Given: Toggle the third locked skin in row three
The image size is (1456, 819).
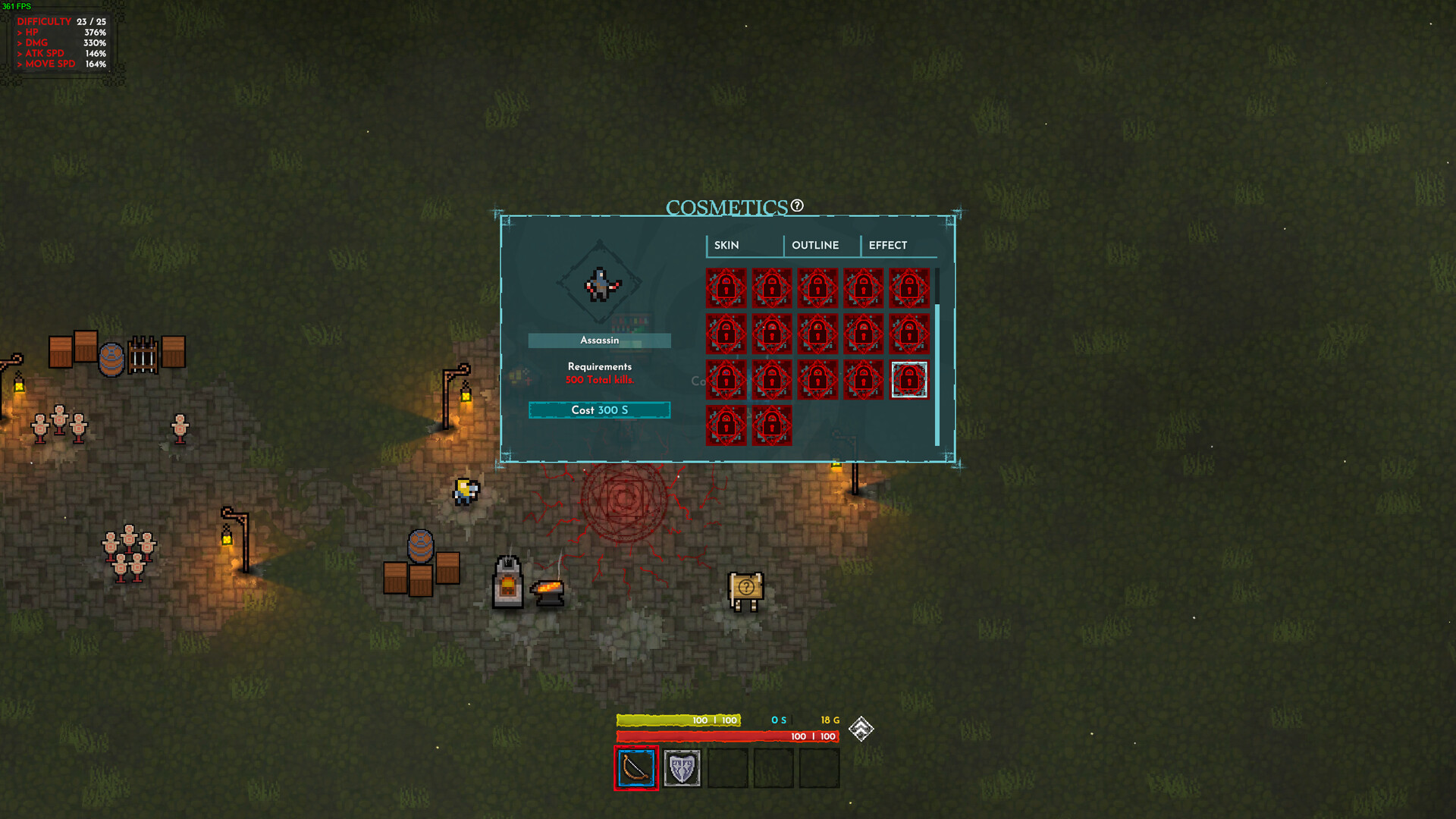Looking at the screenshot, I should pyautogui.click(x=817, y=380).
